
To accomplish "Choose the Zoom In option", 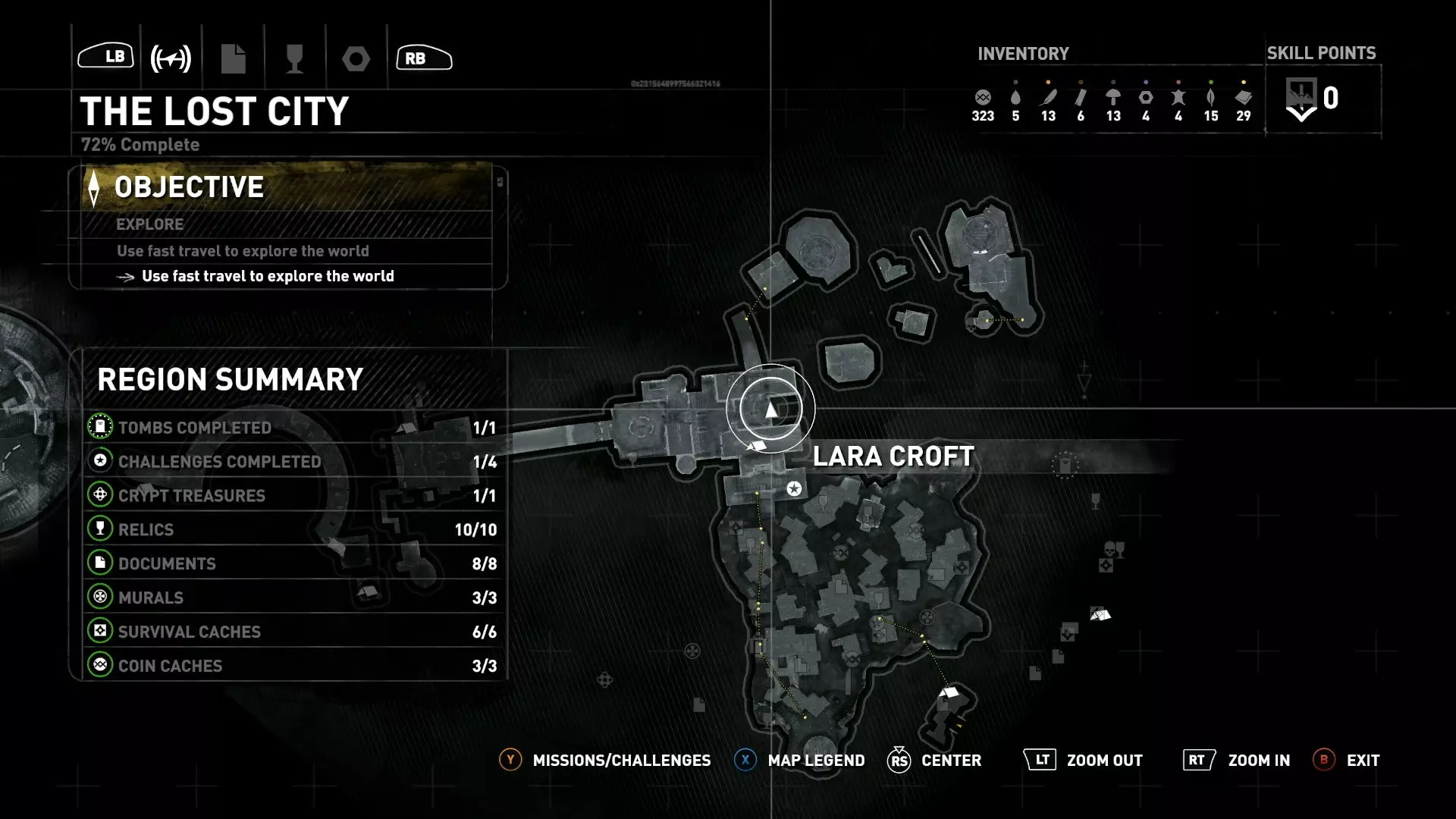I will click(x=1237, y=760).
